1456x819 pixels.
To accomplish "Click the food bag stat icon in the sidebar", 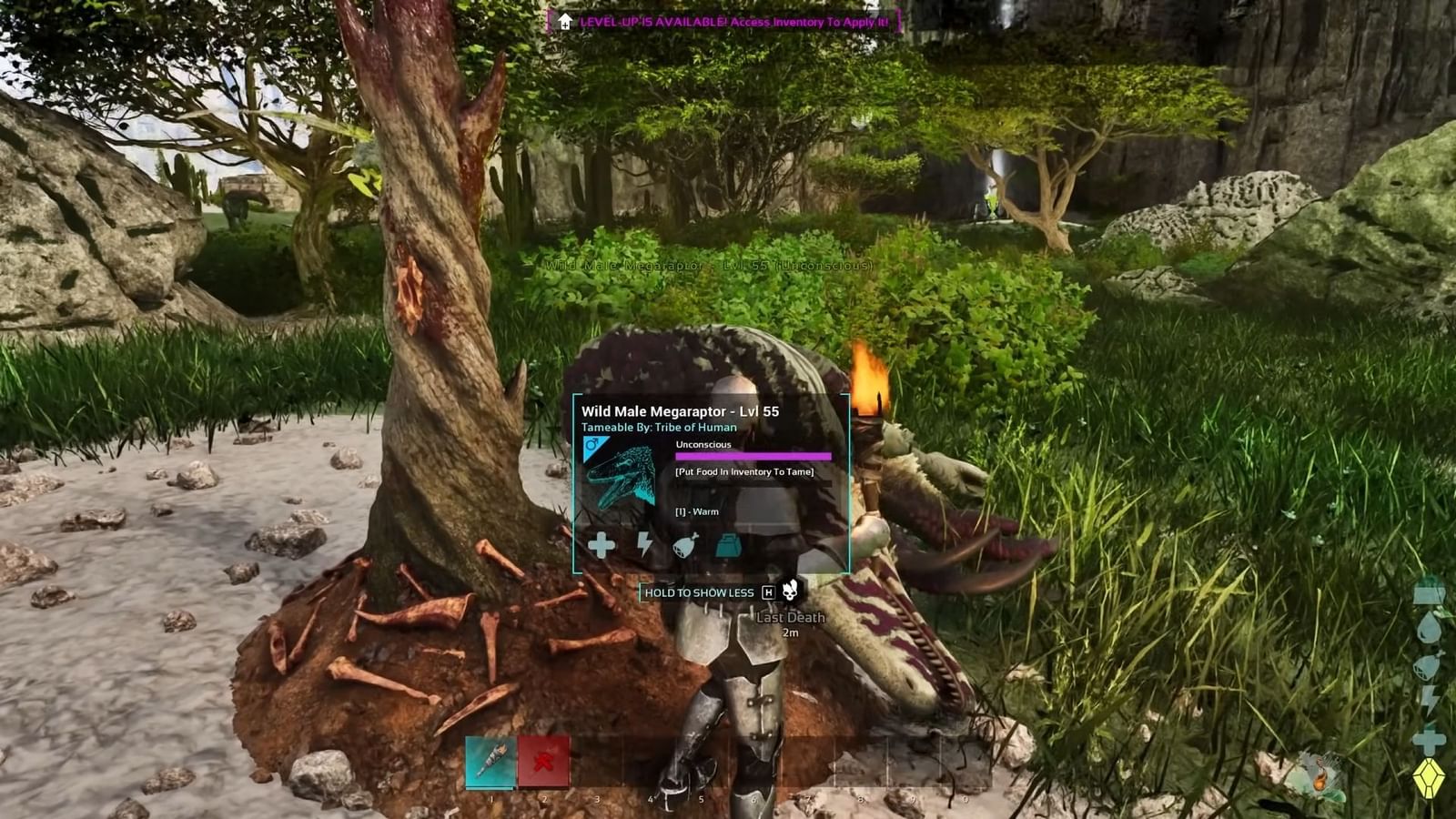I will pos(1429,665).
